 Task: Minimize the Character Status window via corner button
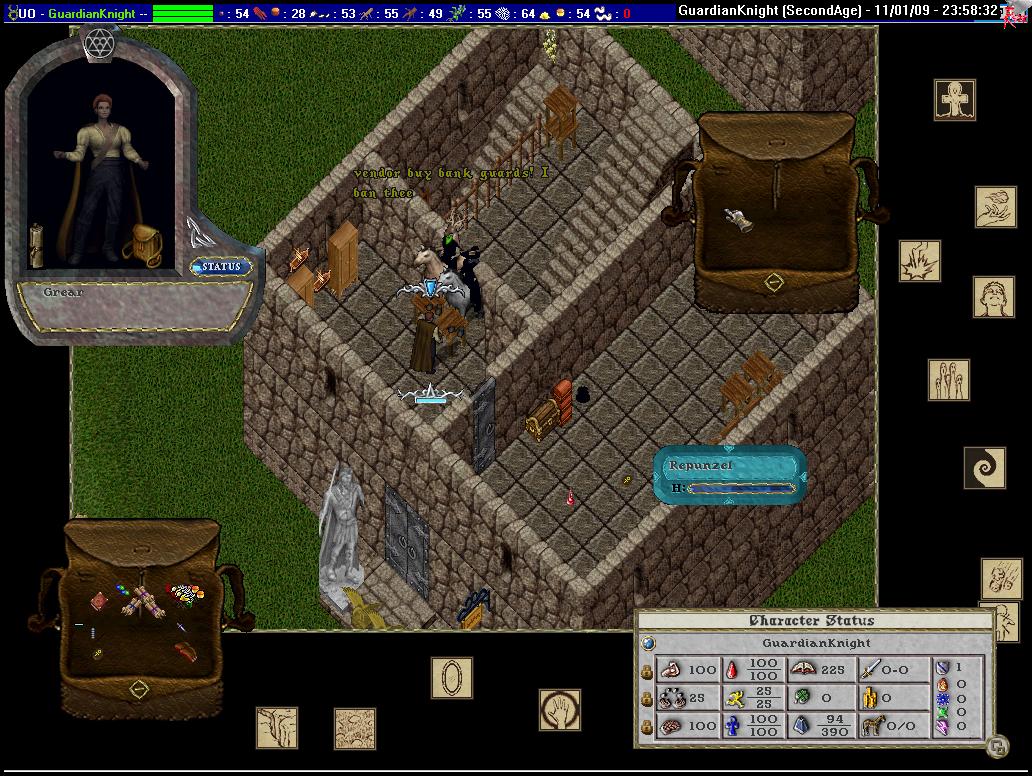[996, 745]
